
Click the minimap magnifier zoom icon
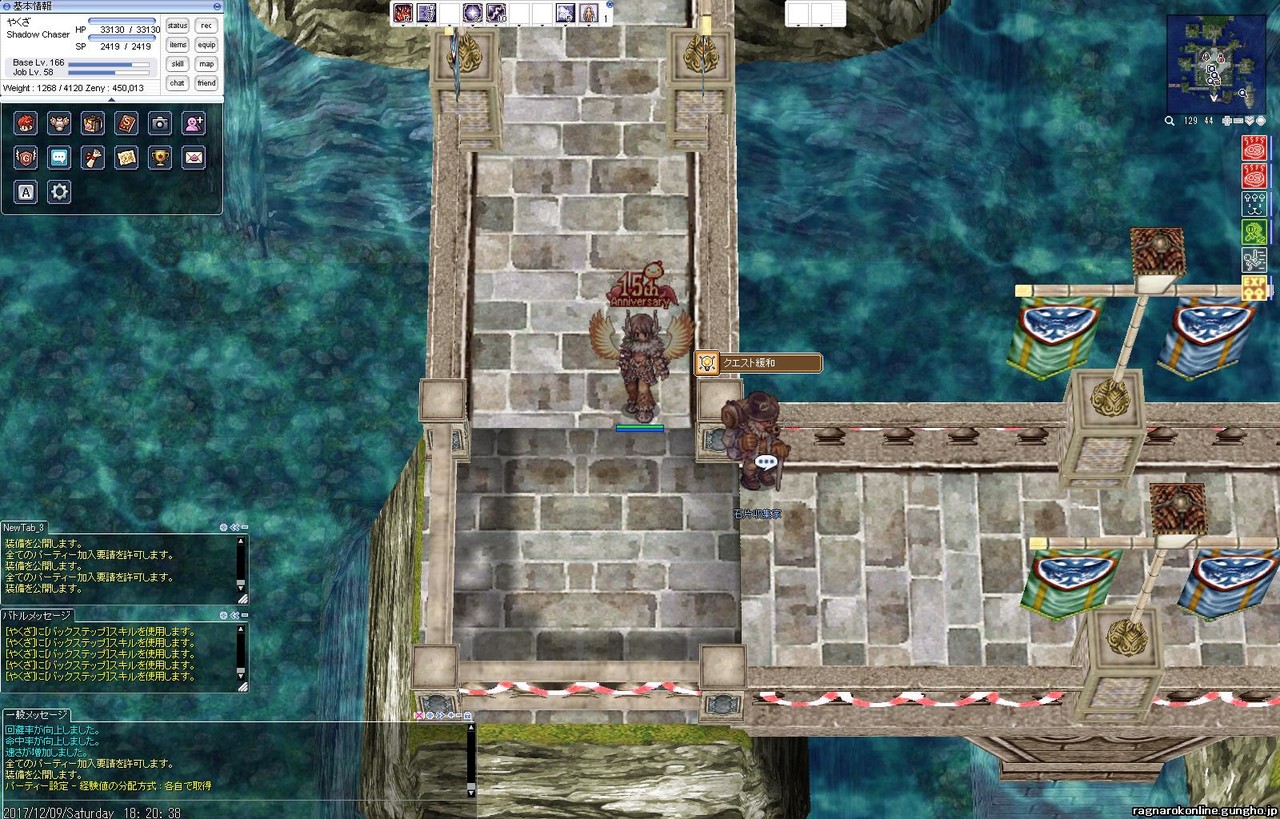pos(1170,121)
